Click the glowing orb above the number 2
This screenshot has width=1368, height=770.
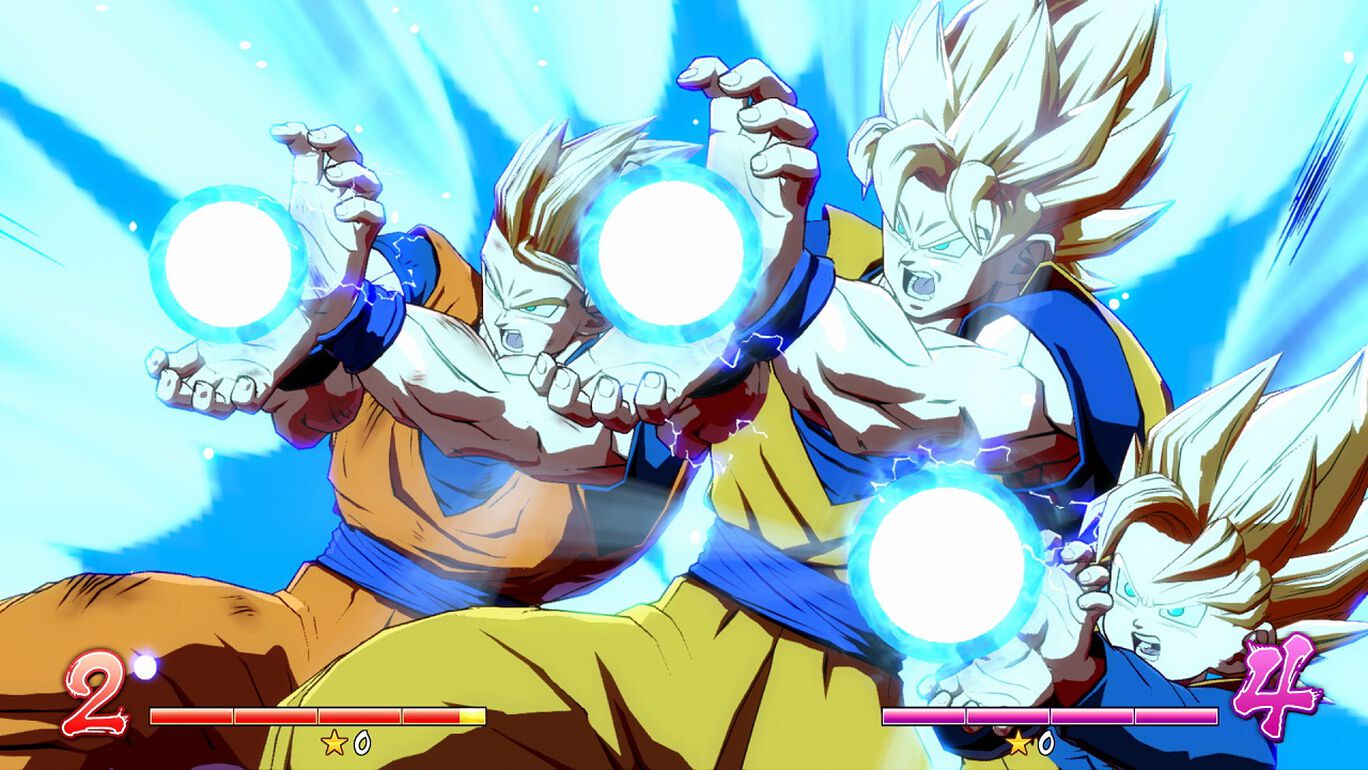tap(144, 667)
